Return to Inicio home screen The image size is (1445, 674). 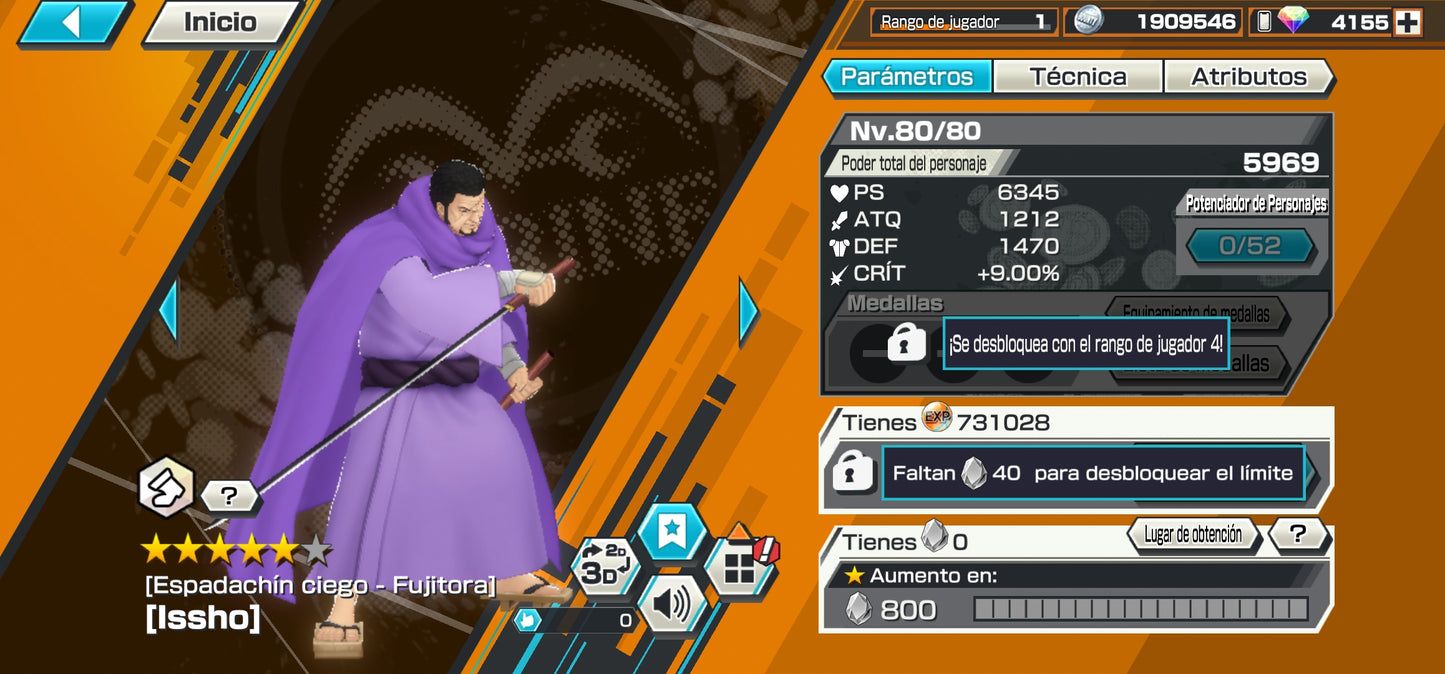(x=220, y=22)
